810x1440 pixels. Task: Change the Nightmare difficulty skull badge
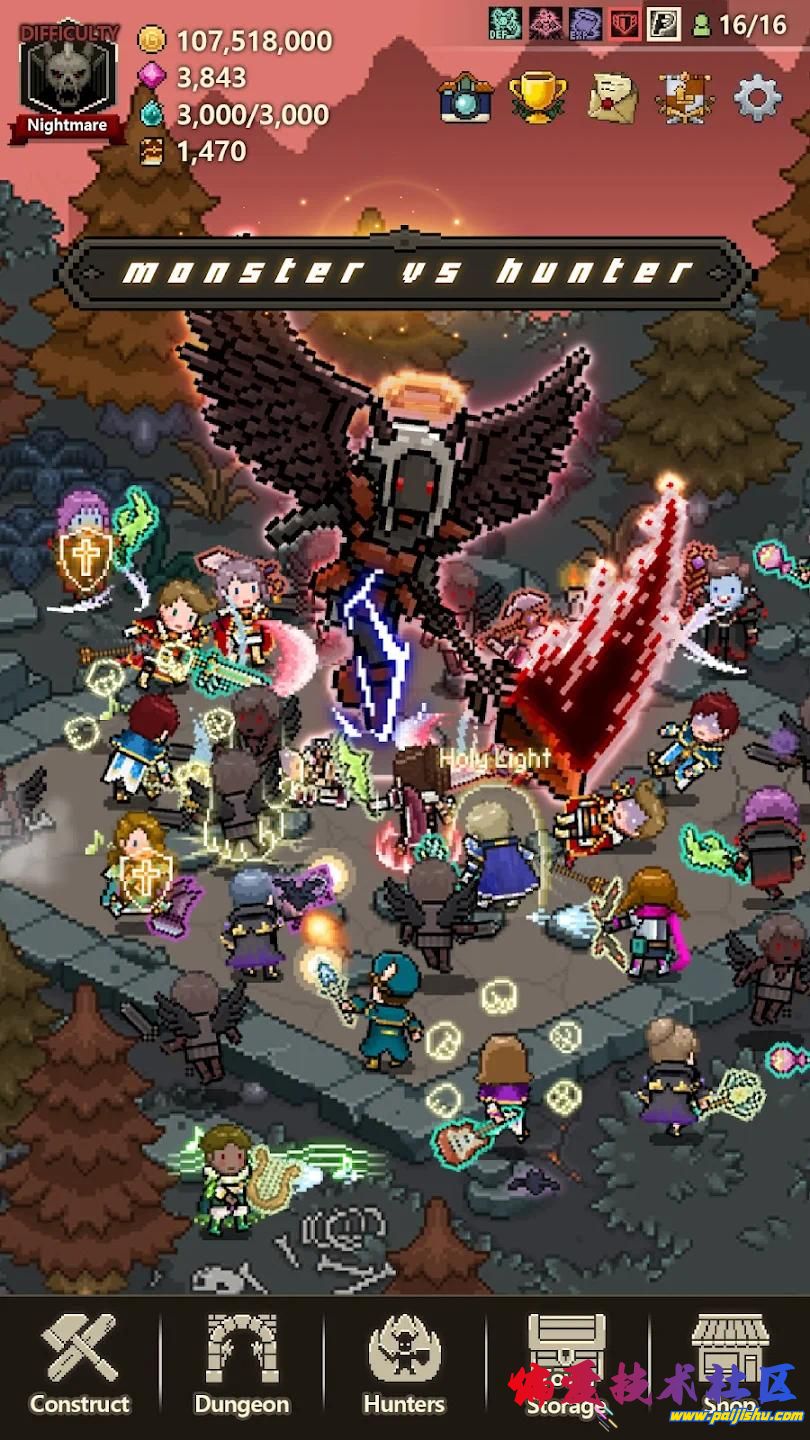tap(67, 82)
